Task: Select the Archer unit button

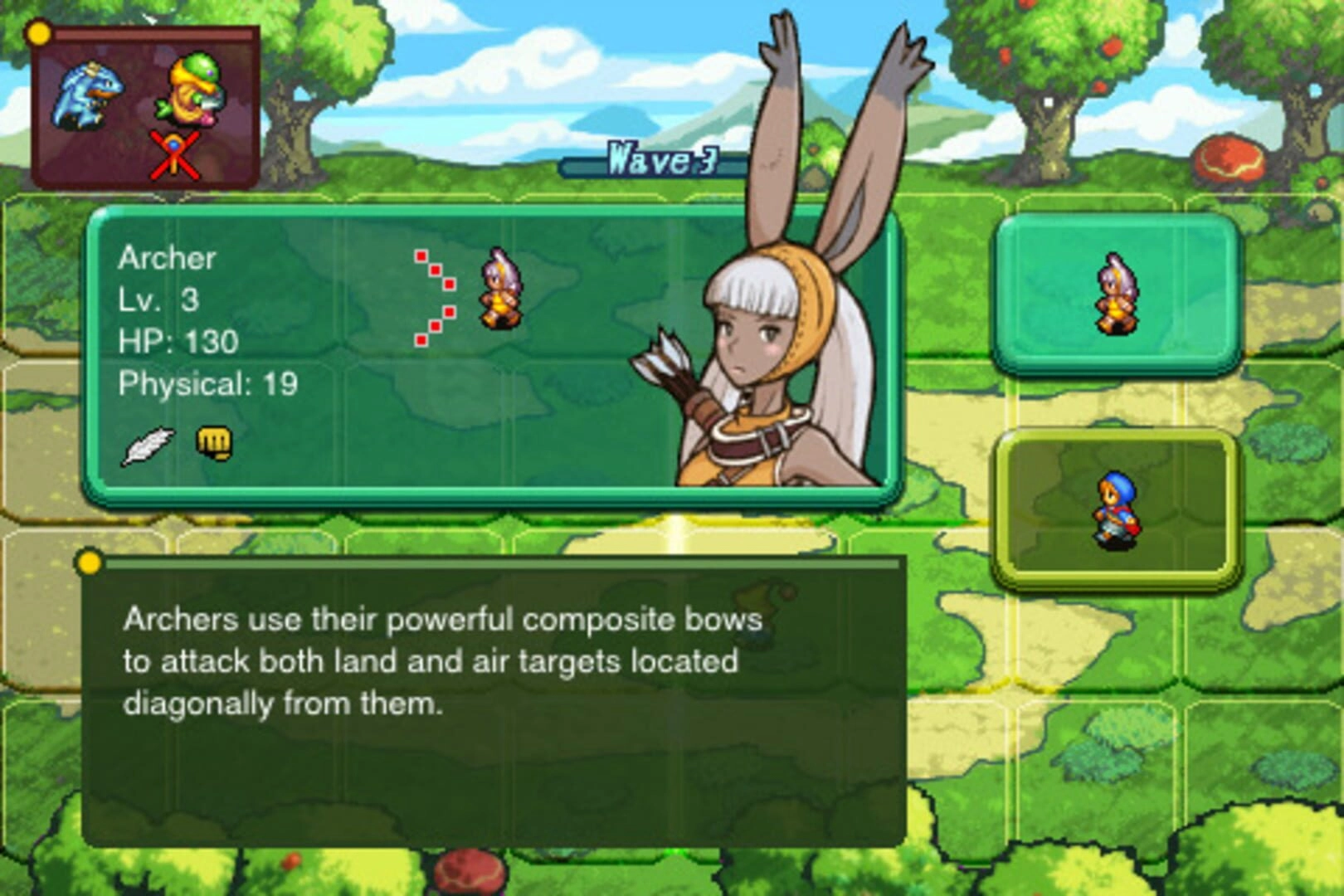Action: pos(1117,295)
